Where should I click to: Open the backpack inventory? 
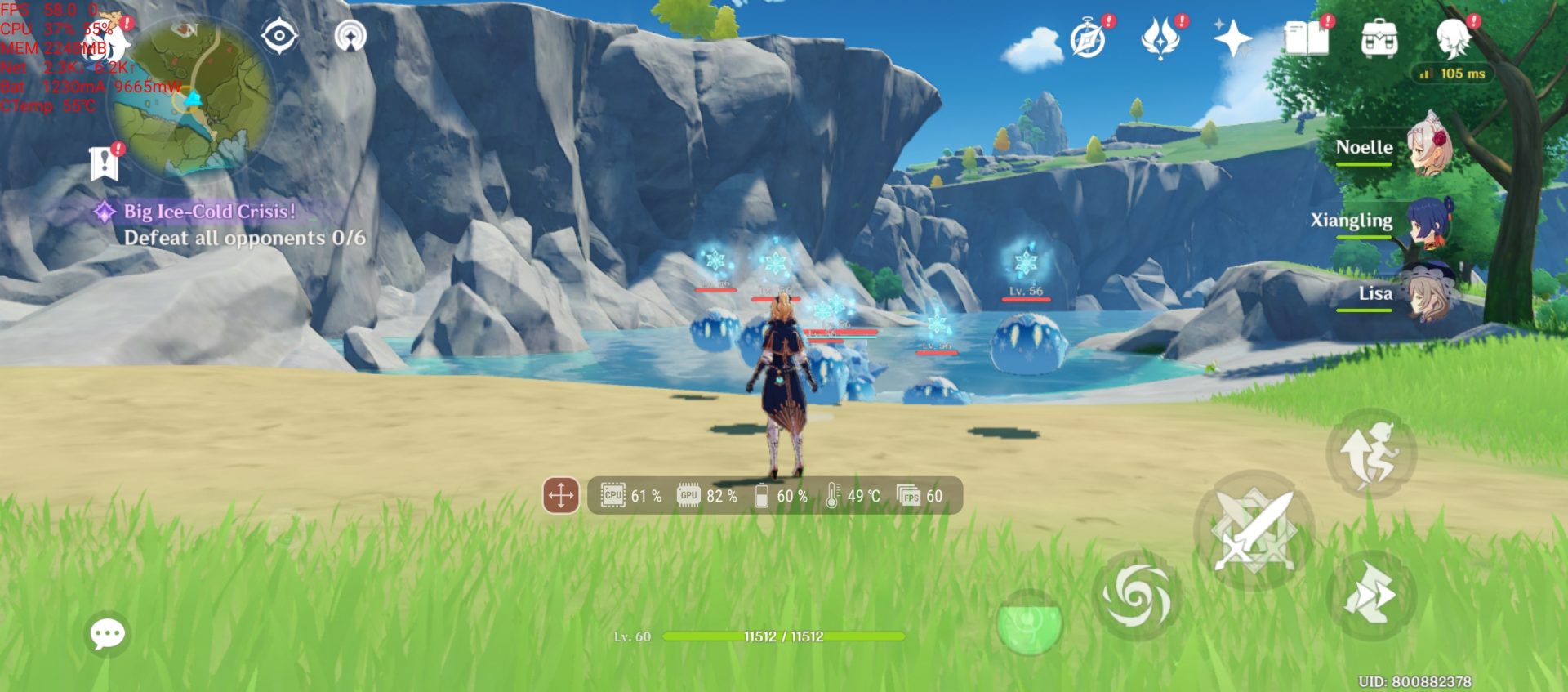click(1379, 38)
